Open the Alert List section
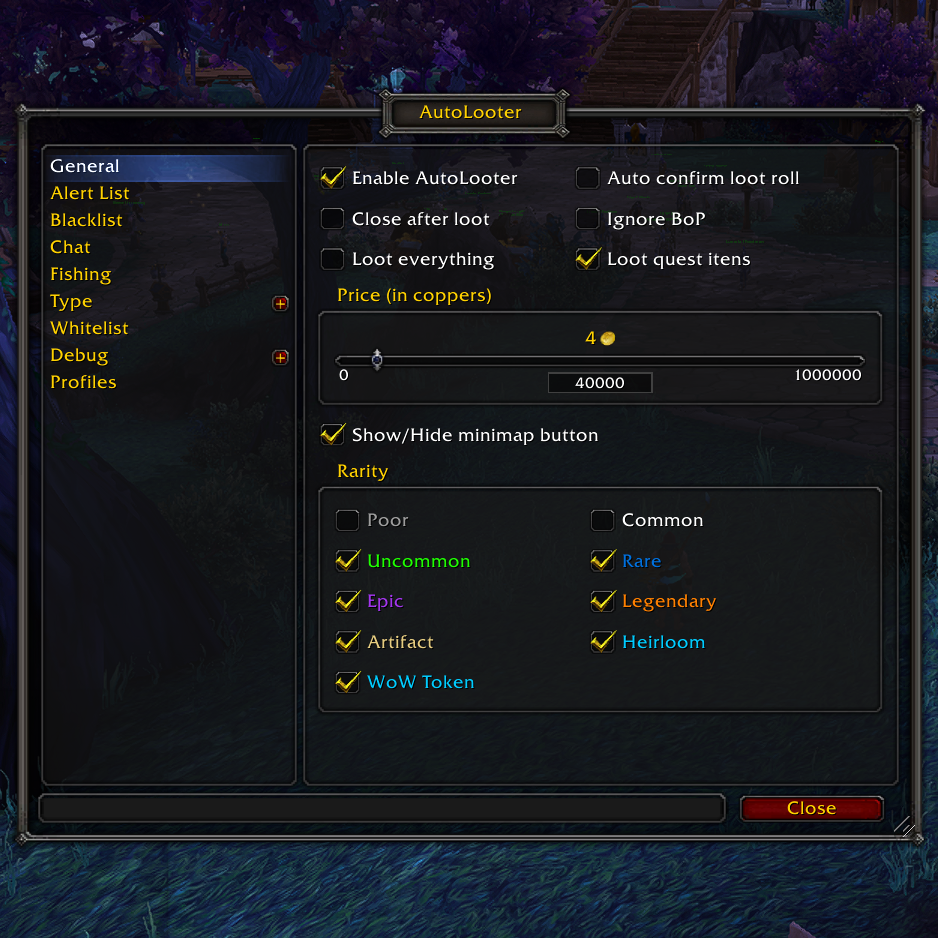938x938 pixels. (x=90, y=193)
